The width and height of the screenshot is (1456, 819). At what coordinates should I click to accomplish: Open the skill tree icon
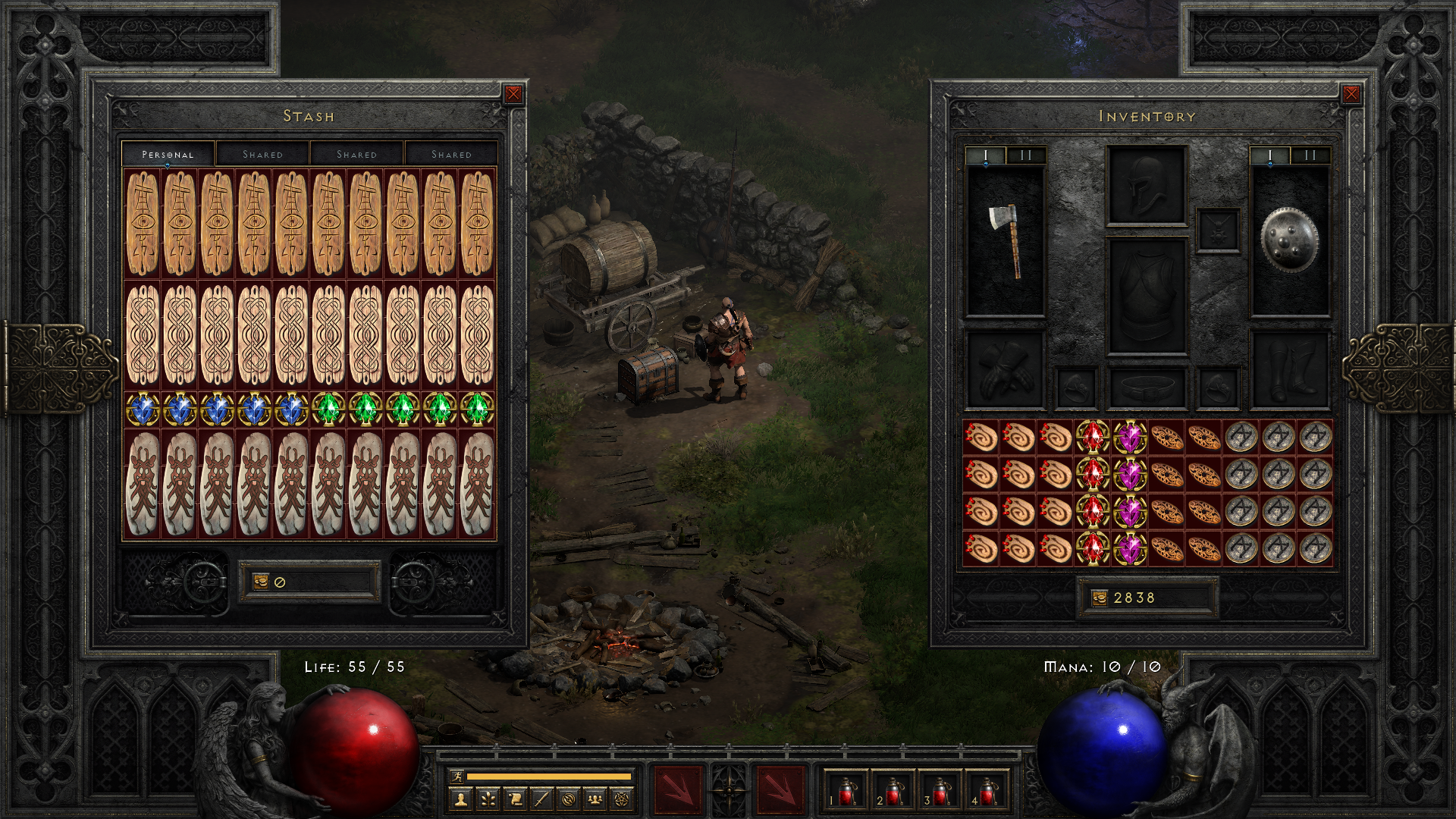488,799
